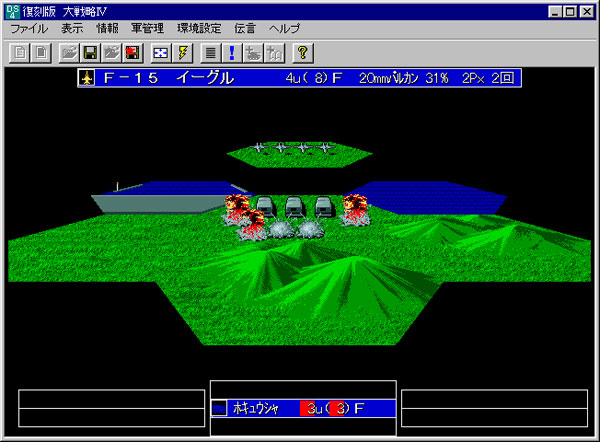The width and height of the screenshot is (600, 442).
Task: Show the list via lined-page icon
Action: click(x=210, y=52)
